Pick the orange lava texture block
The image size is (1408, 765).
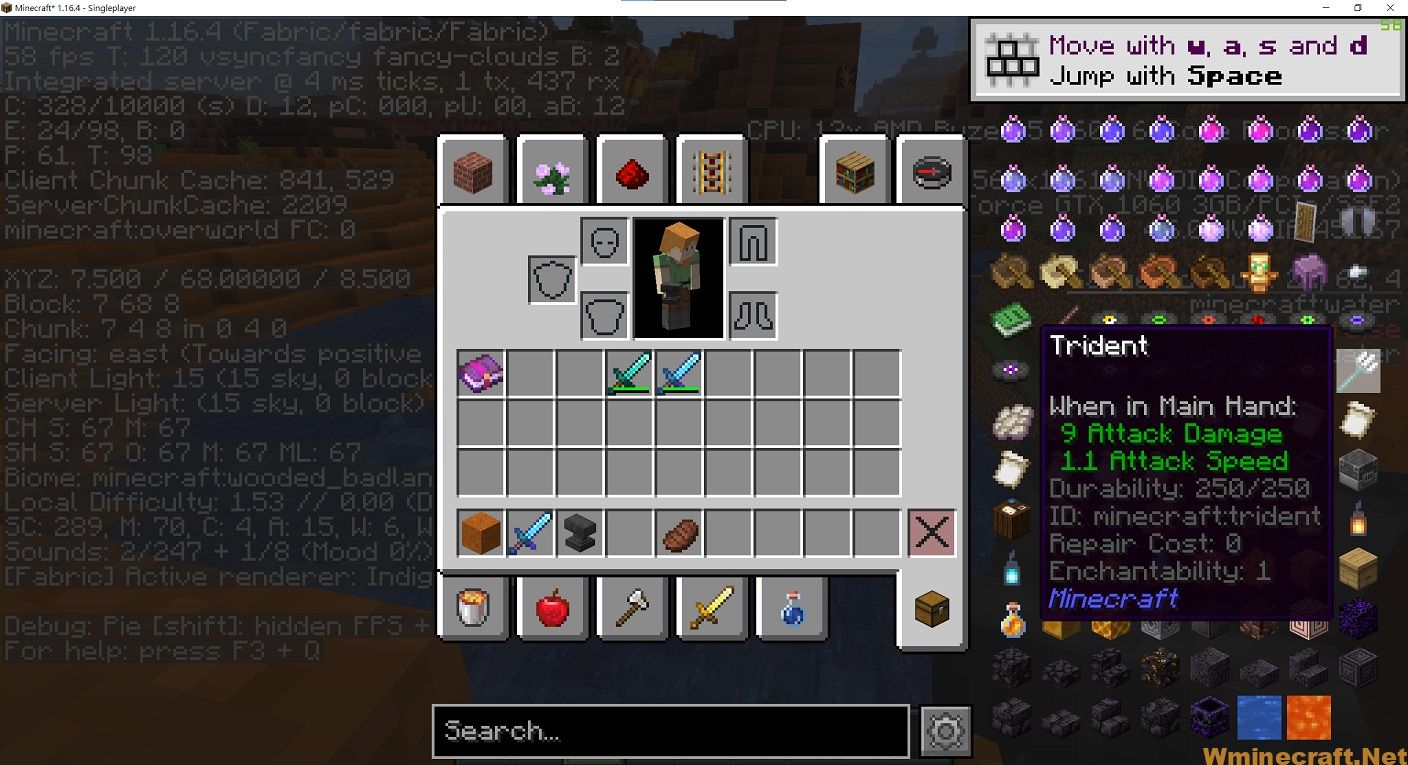tap(1308, 716)
